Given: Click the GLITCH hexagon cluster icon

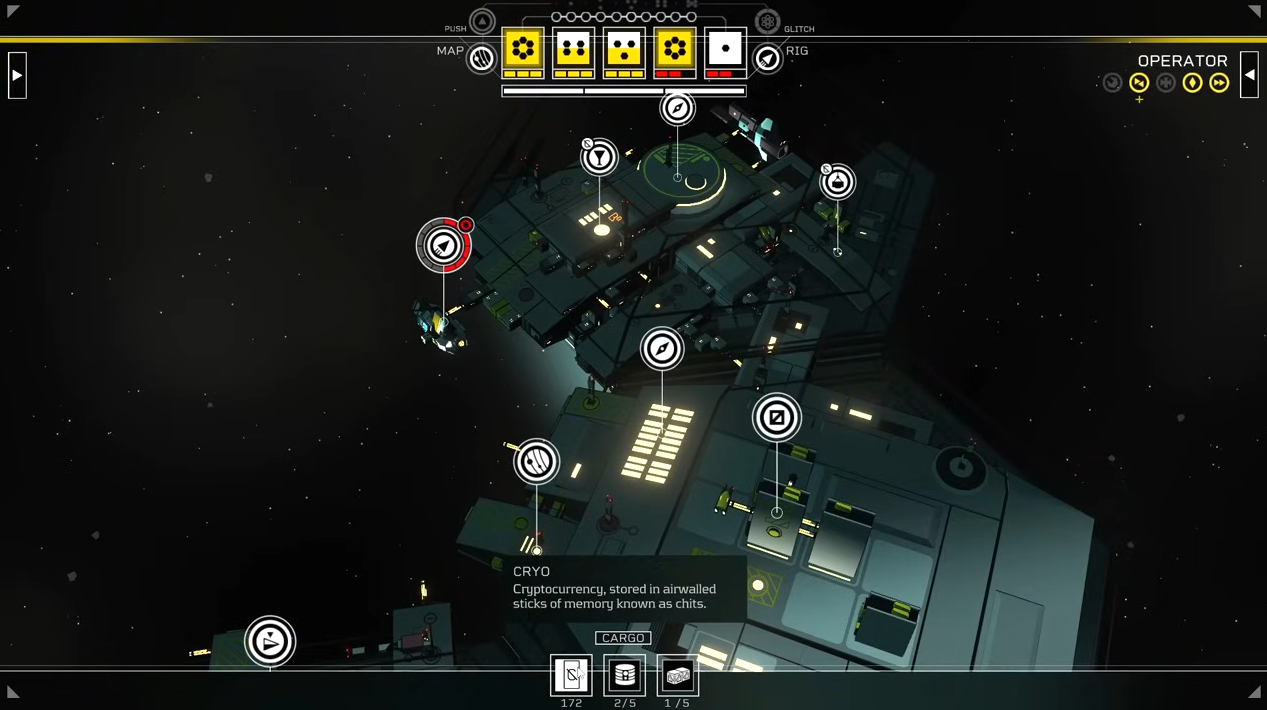Looking at the screenshot, I should (x=767, y=21).
